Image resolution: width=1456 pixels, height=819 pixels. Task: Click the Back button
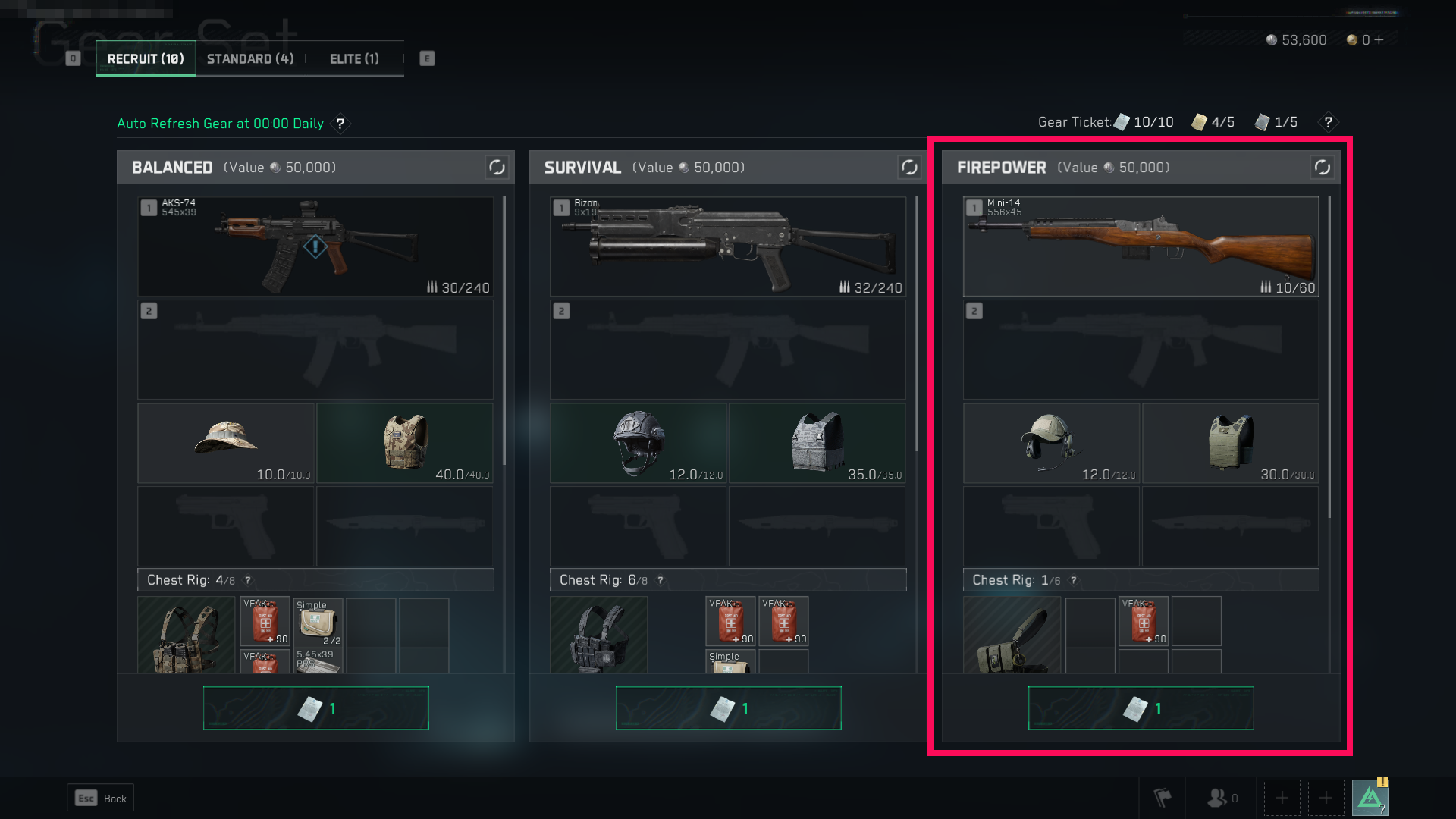pyautogui.click(x=99, y=798)
